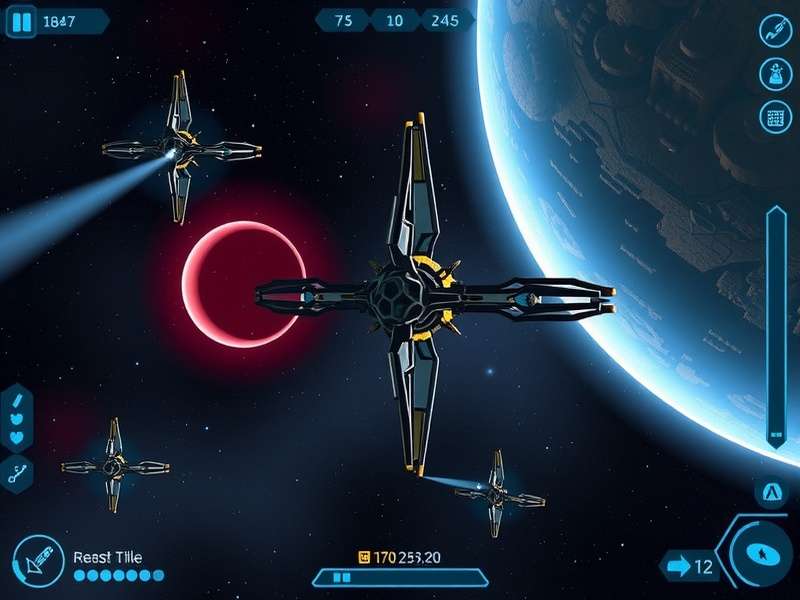Viewport: 800px width, 600px height.
Task: Tap the round fire button
Action: coord(764,554)
